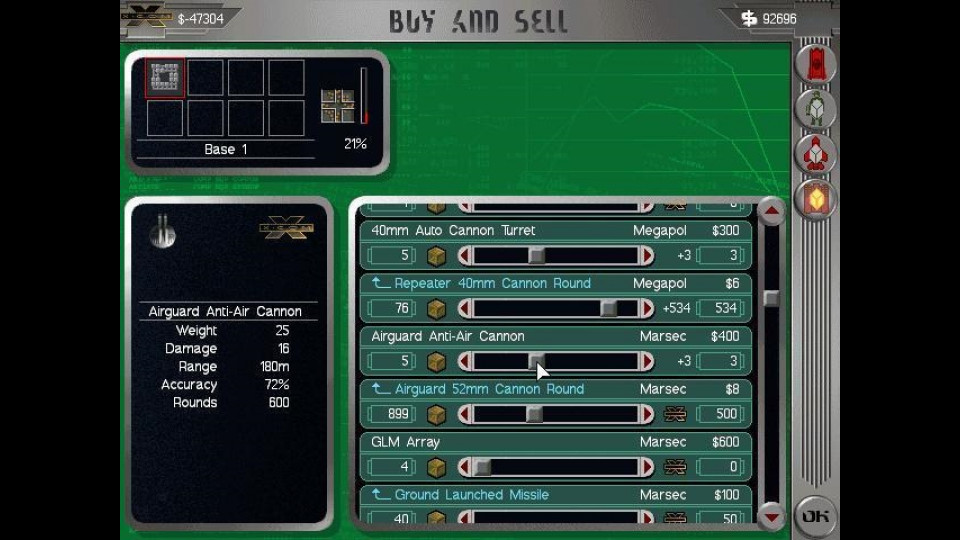
Task: Decrease Repeater 40mm Cannon Round with left arrow
Action: coord(464,309)
